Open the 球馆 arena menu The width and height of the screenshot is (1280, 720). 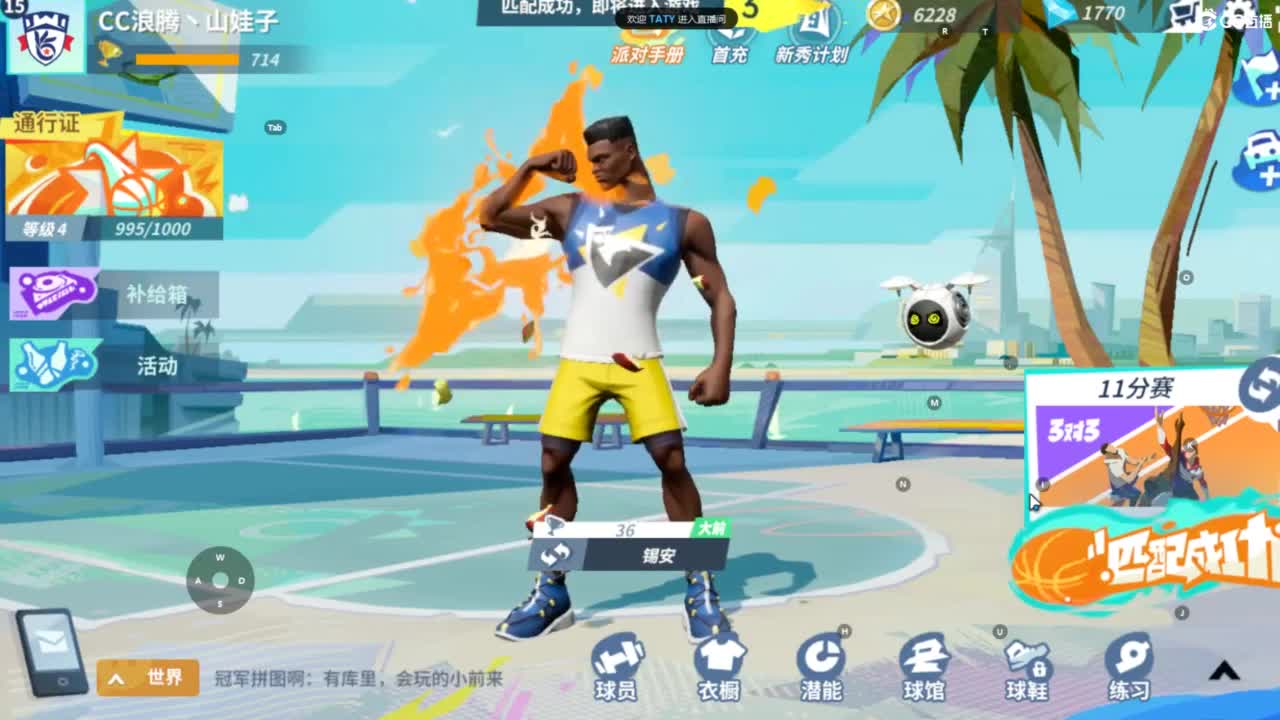(925, 670)
